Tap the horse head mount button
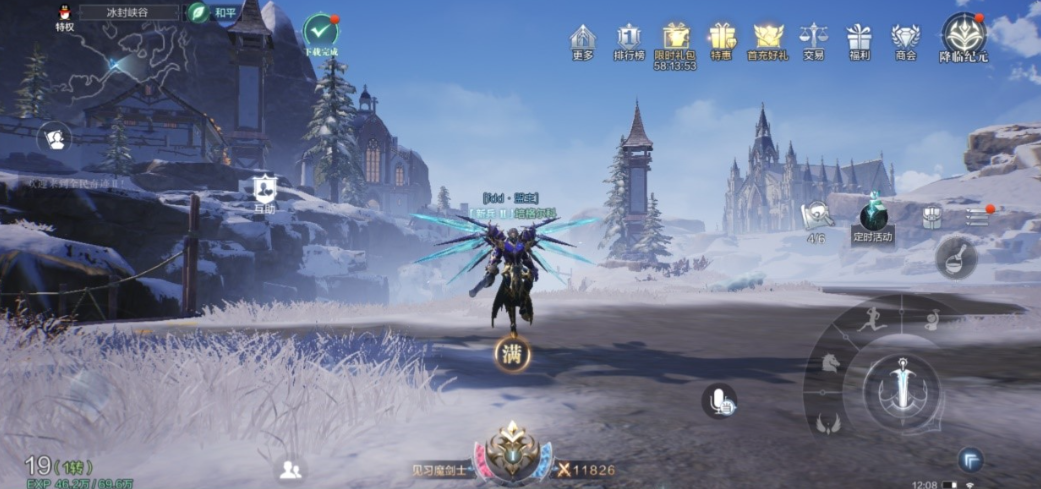 click(830, 364)
